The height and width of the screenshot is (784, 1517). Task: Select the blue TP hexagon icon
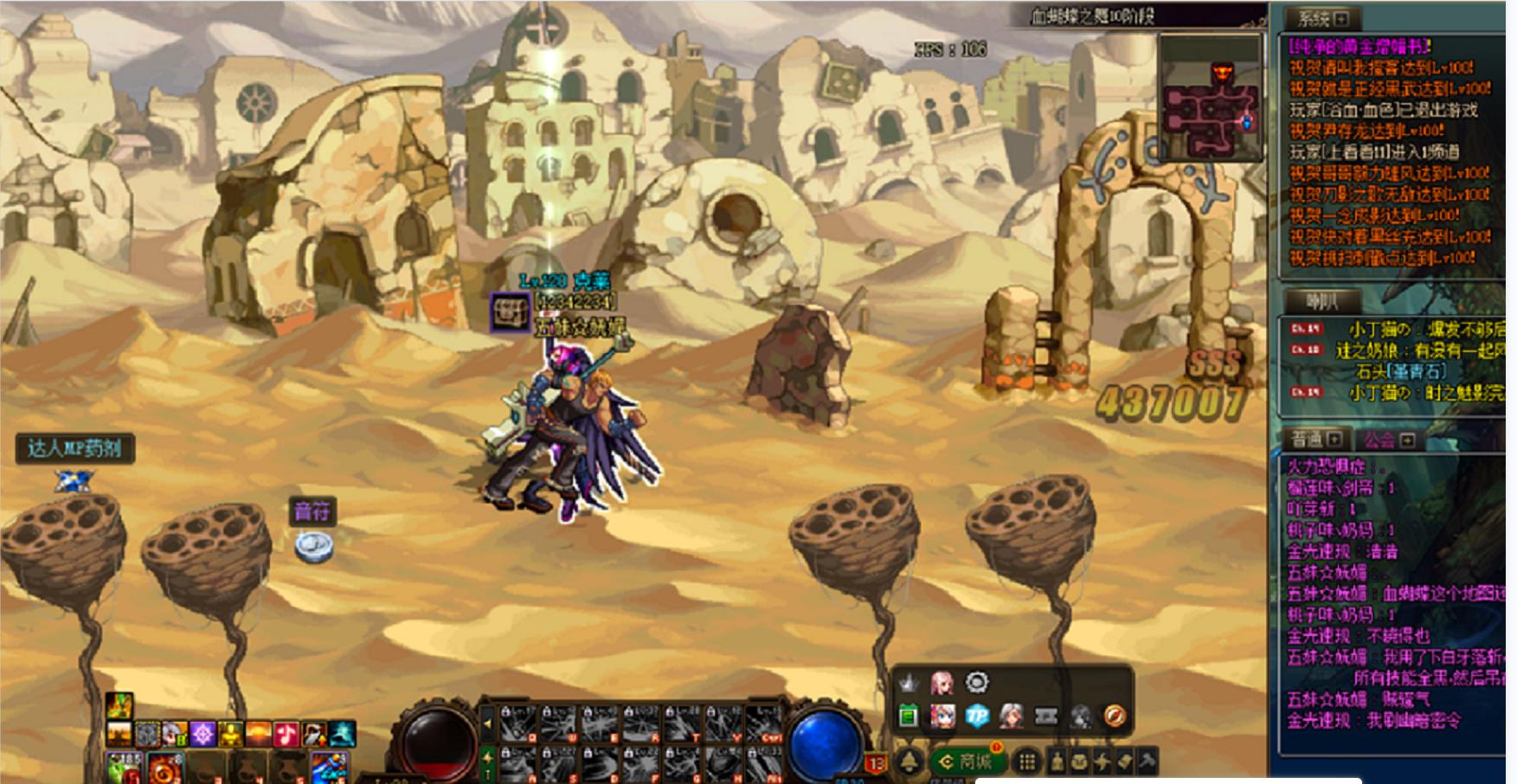click(977, 717)
